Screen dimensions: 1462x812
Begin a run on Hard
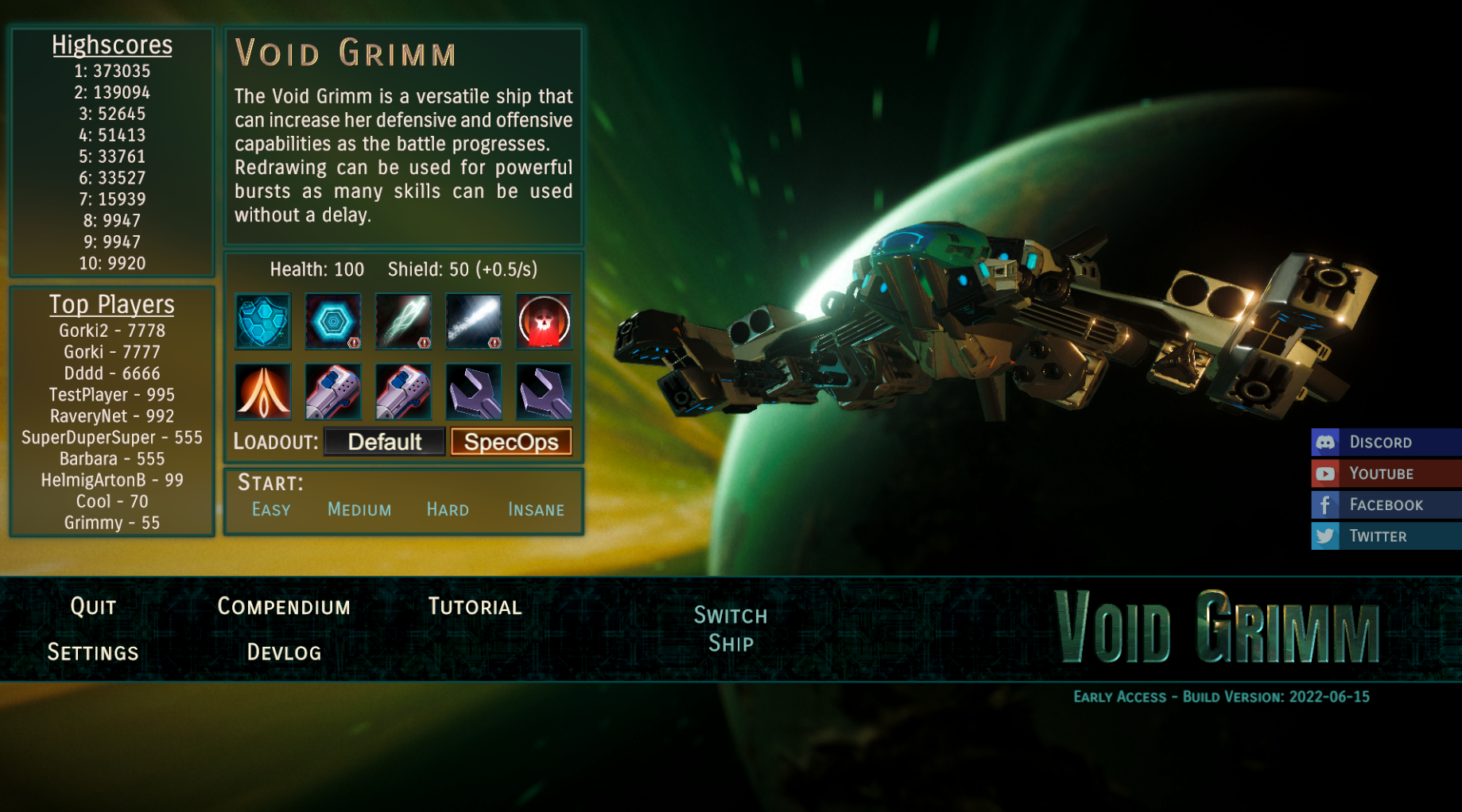448,509
